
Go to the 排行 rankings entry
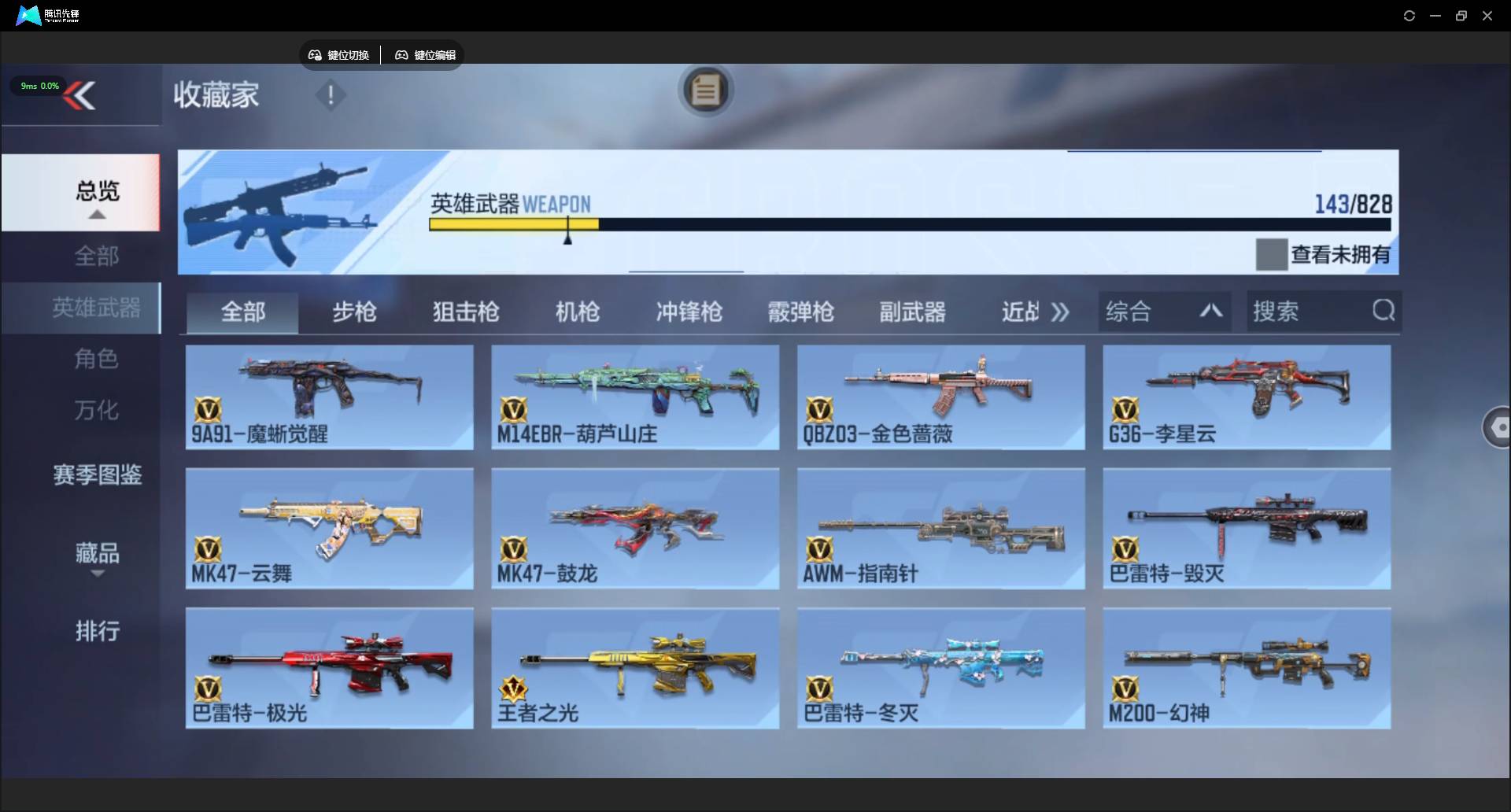coord(97,632)
